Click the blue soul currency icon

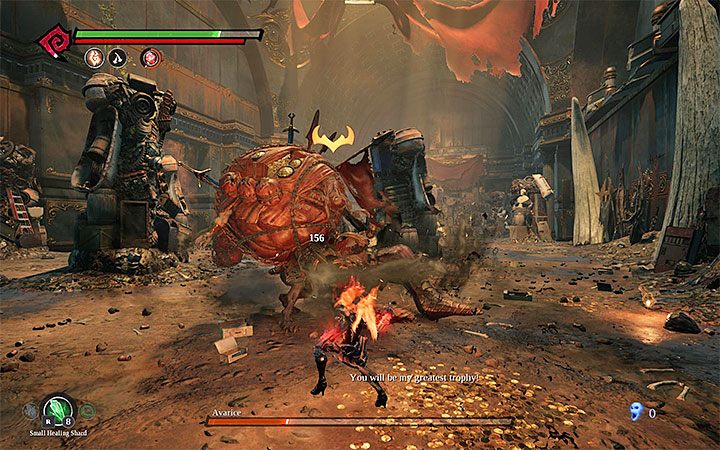point(637,410)
